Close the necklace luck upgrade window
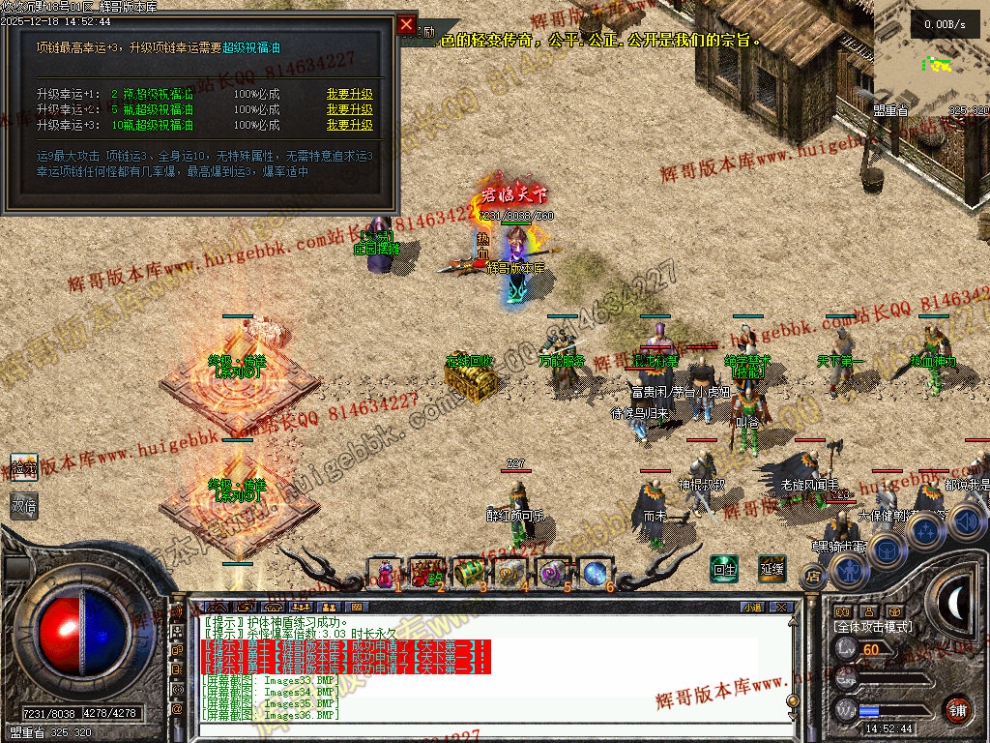 [x=406, y=25]
